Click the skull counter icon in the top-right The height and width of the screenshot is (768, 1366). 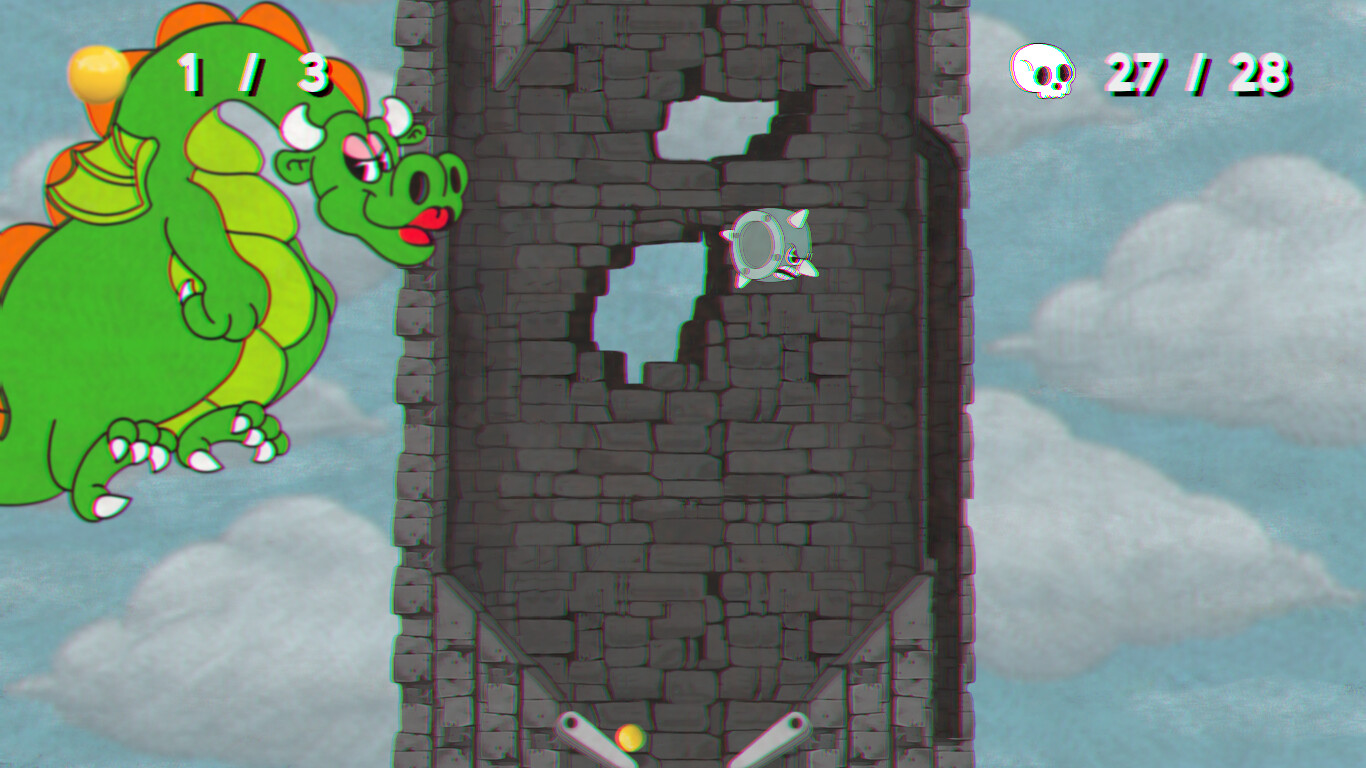(1040, 70)
